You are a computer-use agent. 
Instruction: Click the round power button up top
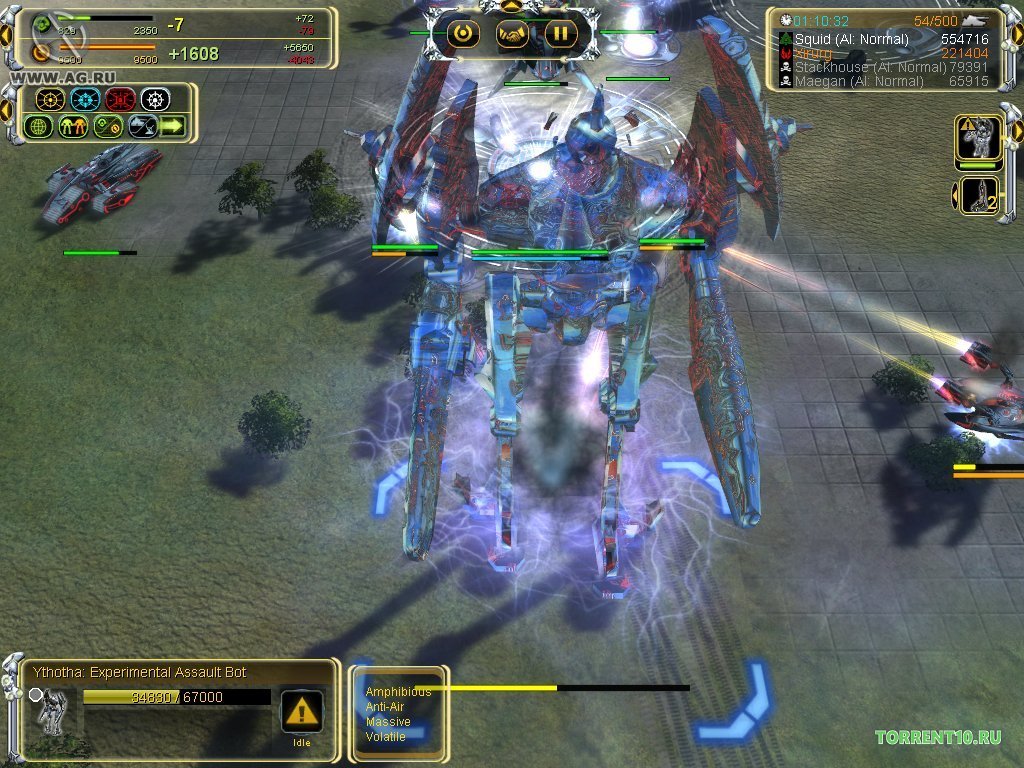point(463,34)
